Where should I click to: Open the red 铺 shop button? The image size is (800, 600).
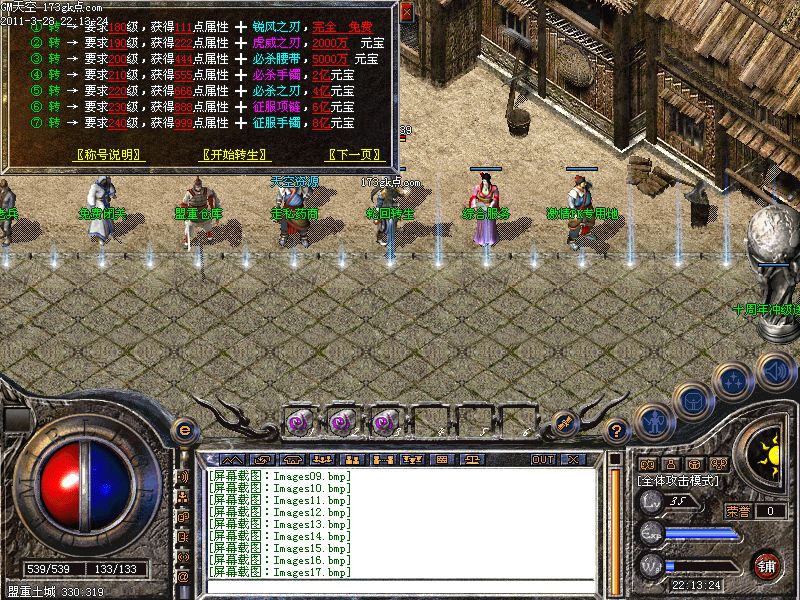tap(768, 564)
